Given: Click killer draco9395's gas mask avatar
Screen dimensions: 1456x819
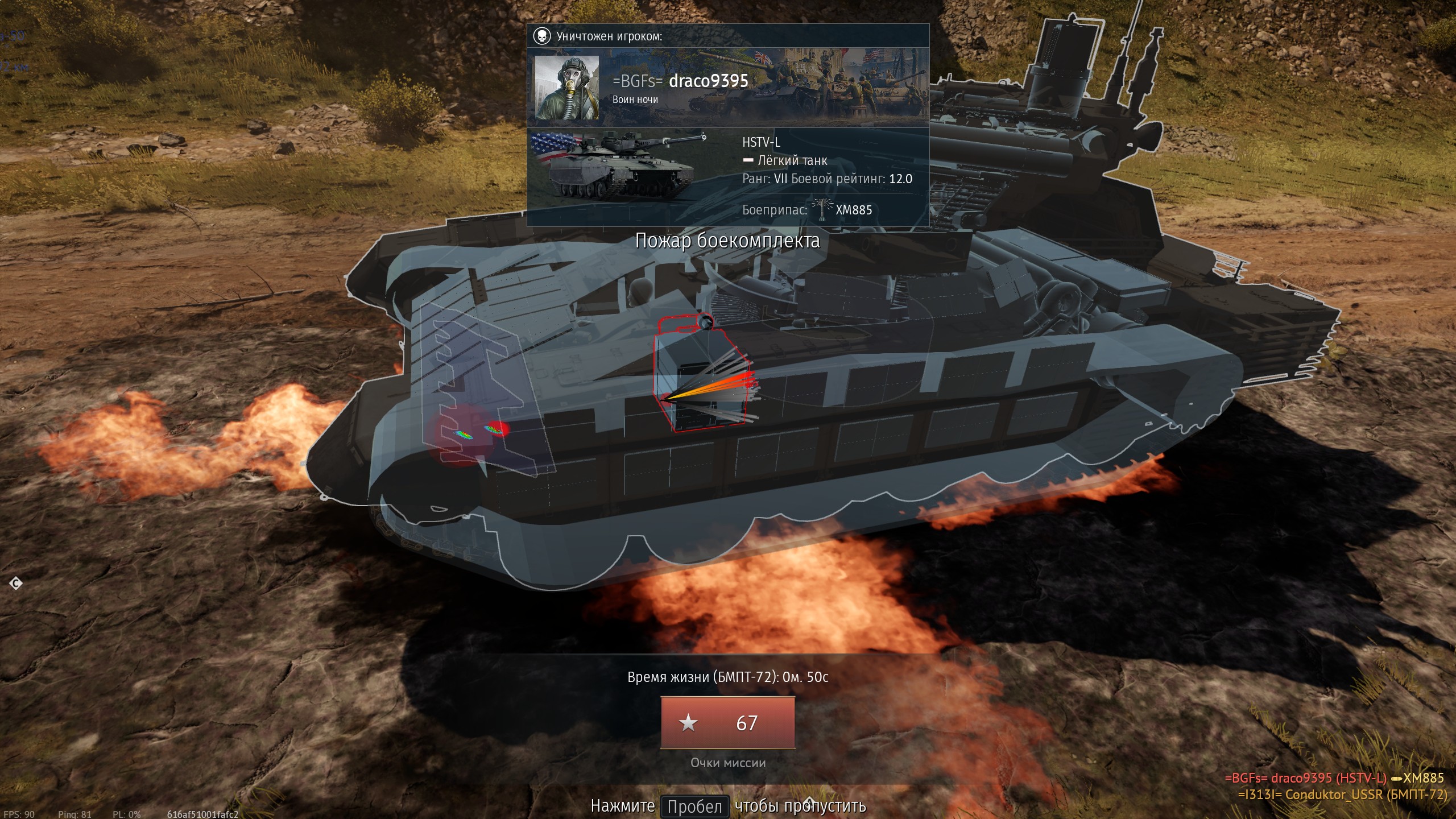Looking at the screenshot, I should (566, 88).
